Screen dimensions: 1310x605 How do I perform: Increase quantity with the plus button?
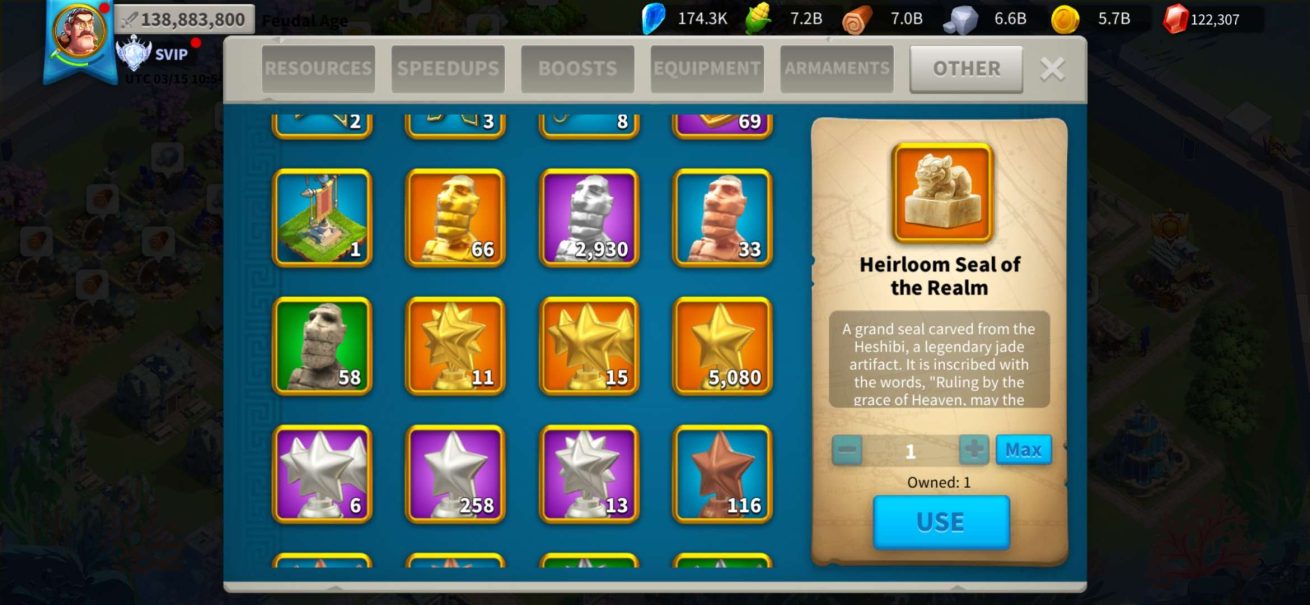(x=973, y=450)
